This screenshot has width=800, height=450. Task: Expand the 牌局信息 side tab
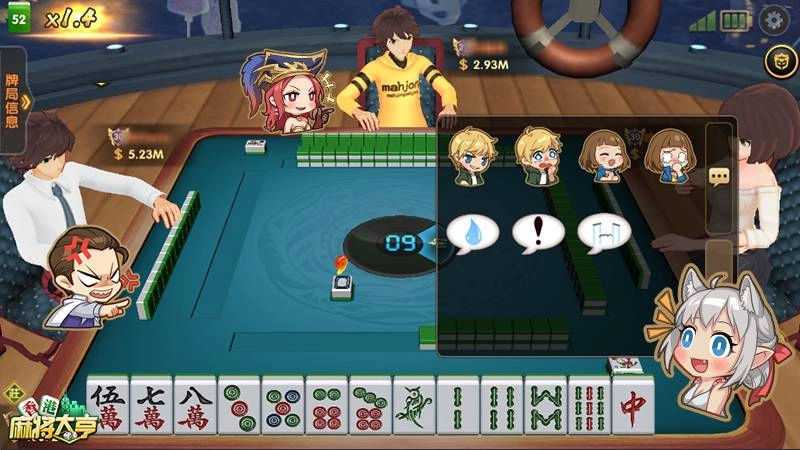(x=13, y=100)
